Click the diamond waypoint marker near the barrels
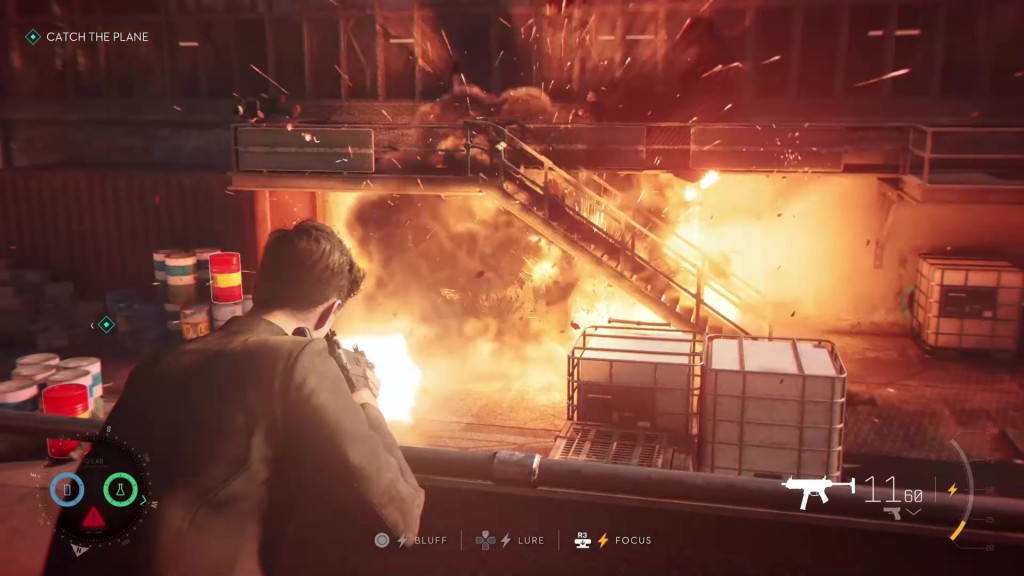 106,324
